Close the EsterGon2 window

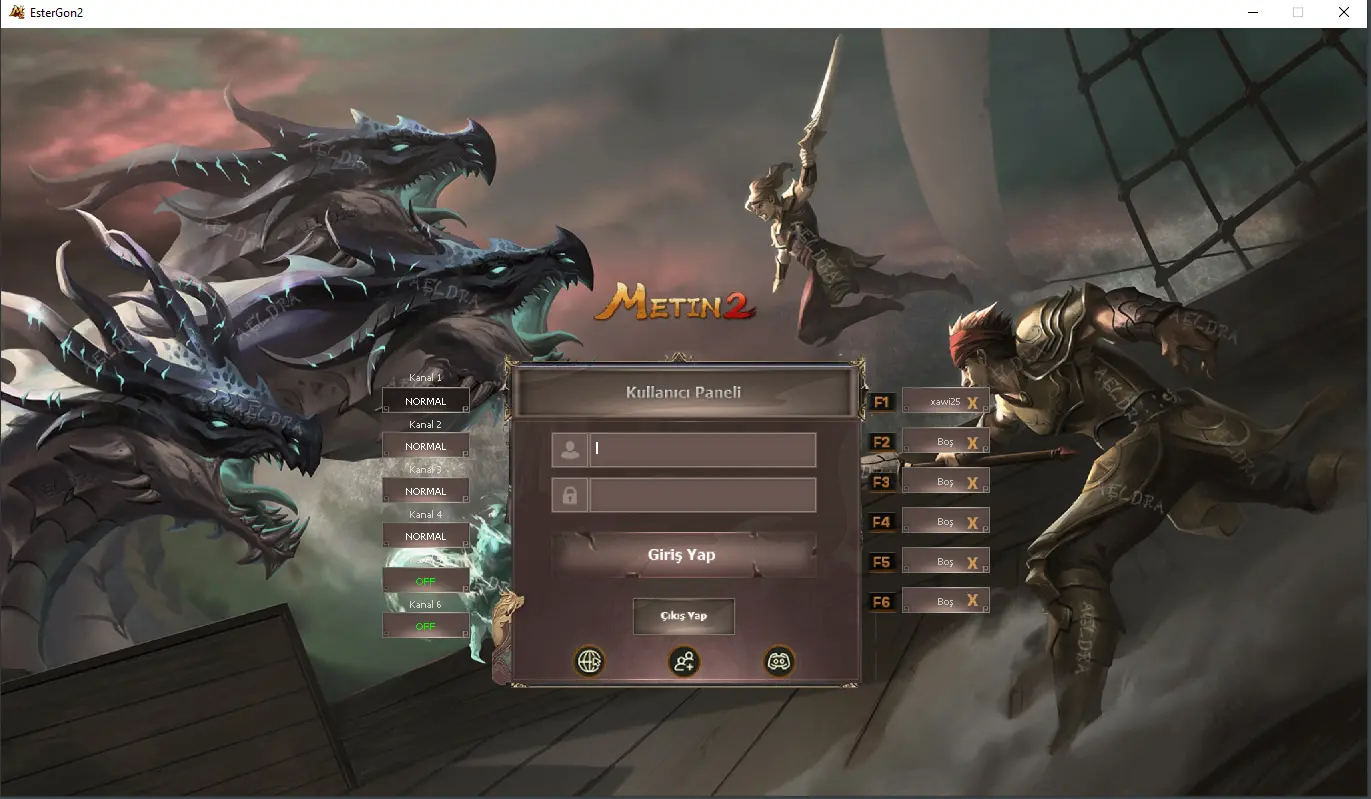[x=1344, y=12]
